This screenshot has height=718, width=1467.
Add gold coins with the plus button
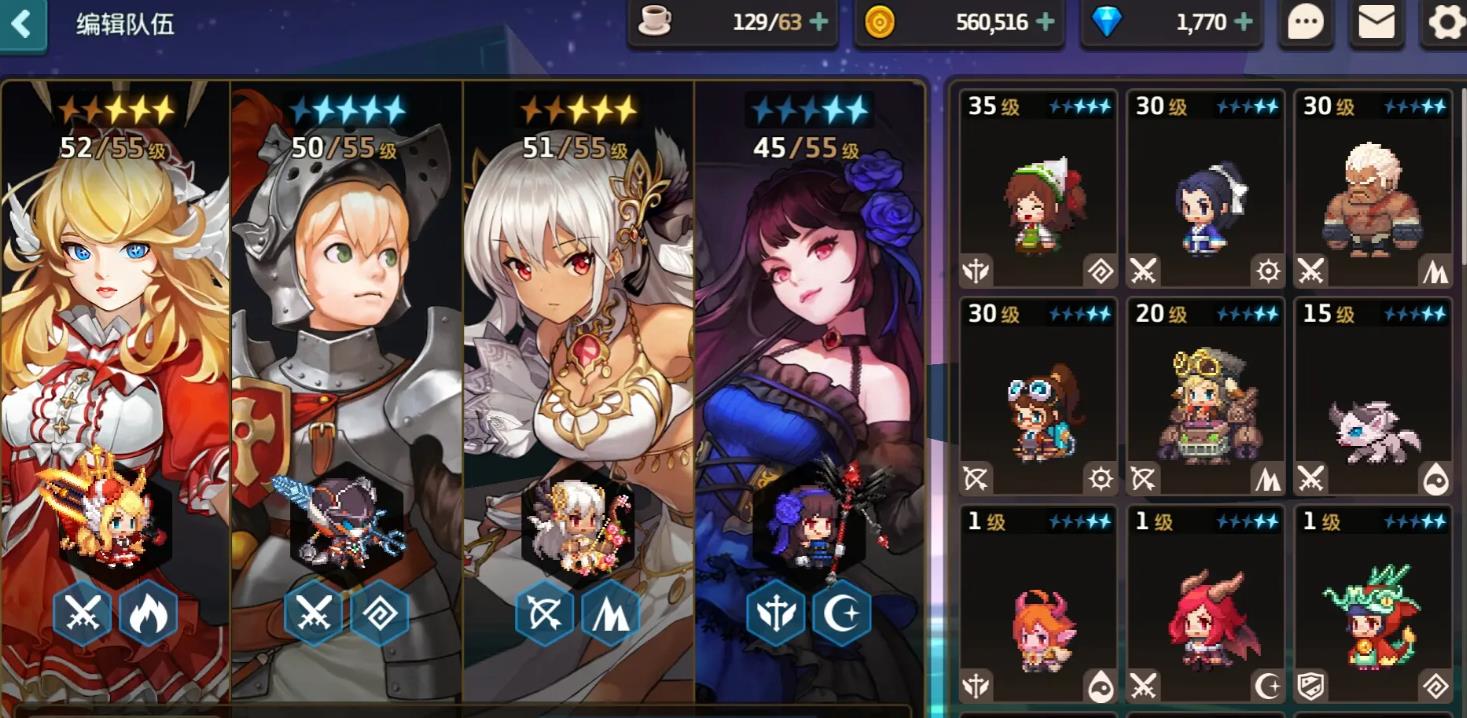tap(1046, 22)
